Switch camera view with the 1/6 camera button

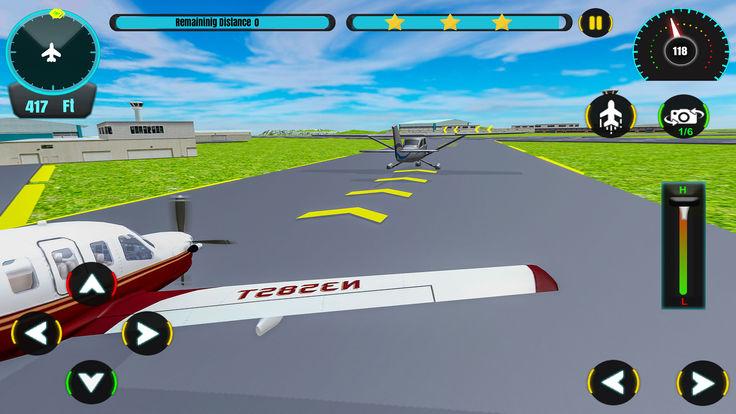683,117
